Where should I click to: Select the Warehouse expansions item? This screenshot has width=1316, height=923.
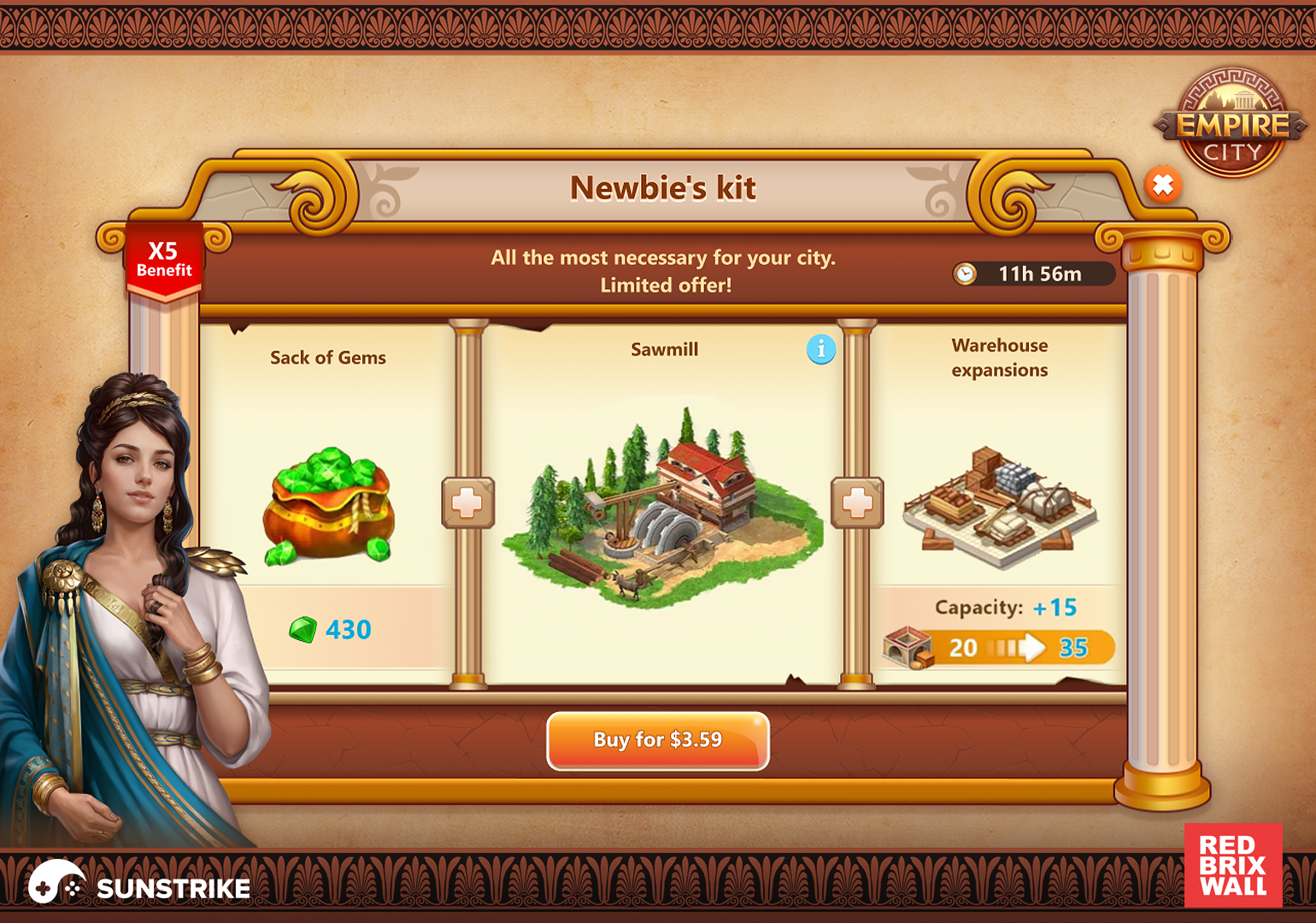pyautogui.click(x=999, y=506)
